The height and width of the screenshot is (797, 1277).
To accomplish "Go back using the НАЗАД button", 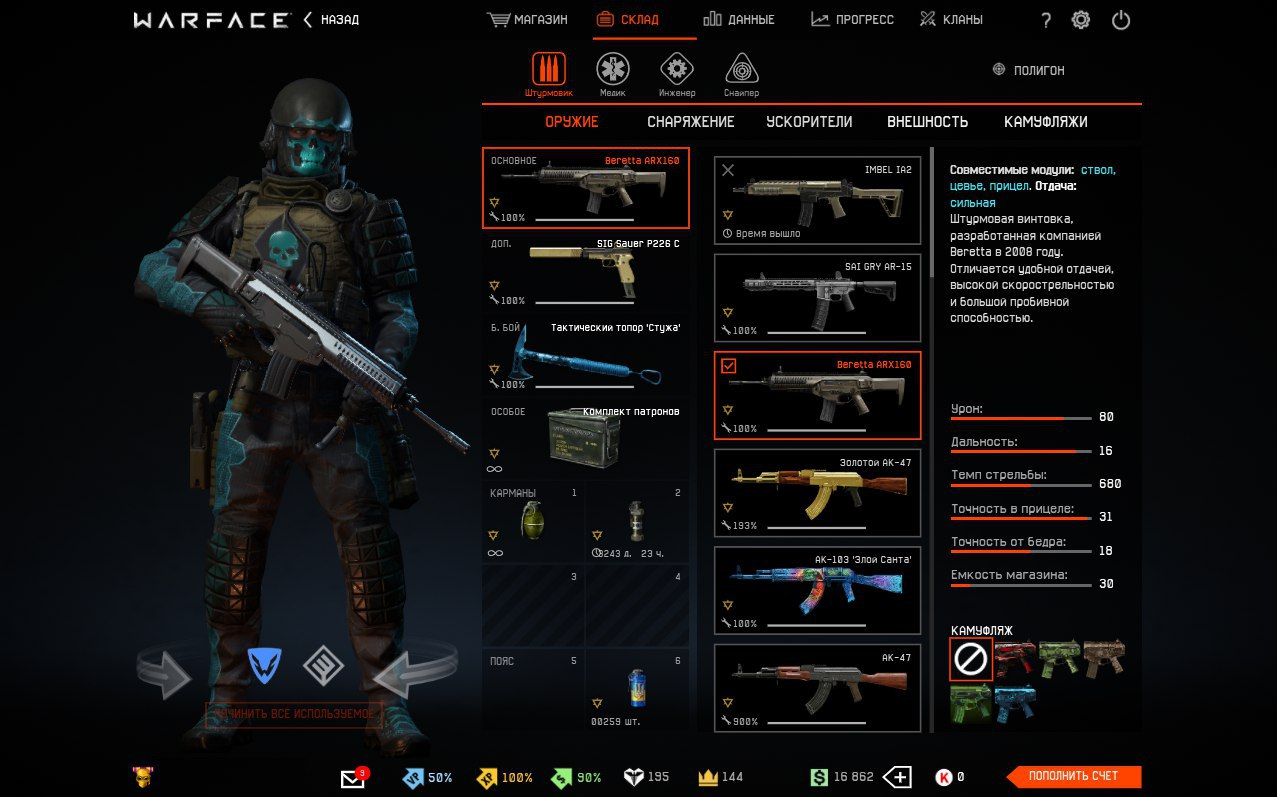I will (x=332, y=20).
